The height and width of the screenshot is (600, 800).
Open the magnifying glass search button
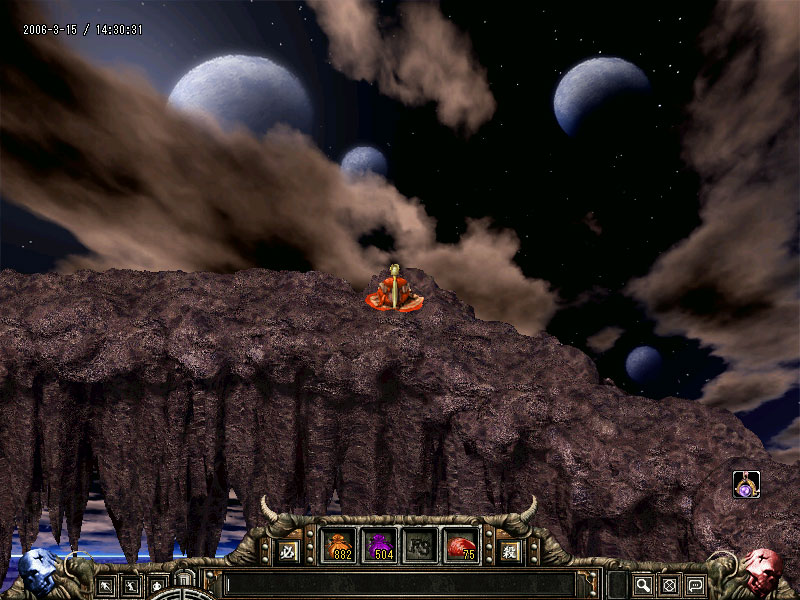tap(643, 585)
